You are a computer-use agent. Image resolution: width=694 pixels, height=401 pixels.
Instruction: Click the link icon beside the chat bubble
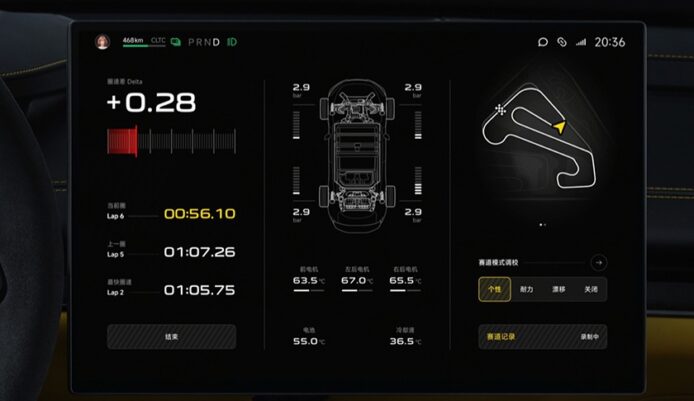coord(562,42)
